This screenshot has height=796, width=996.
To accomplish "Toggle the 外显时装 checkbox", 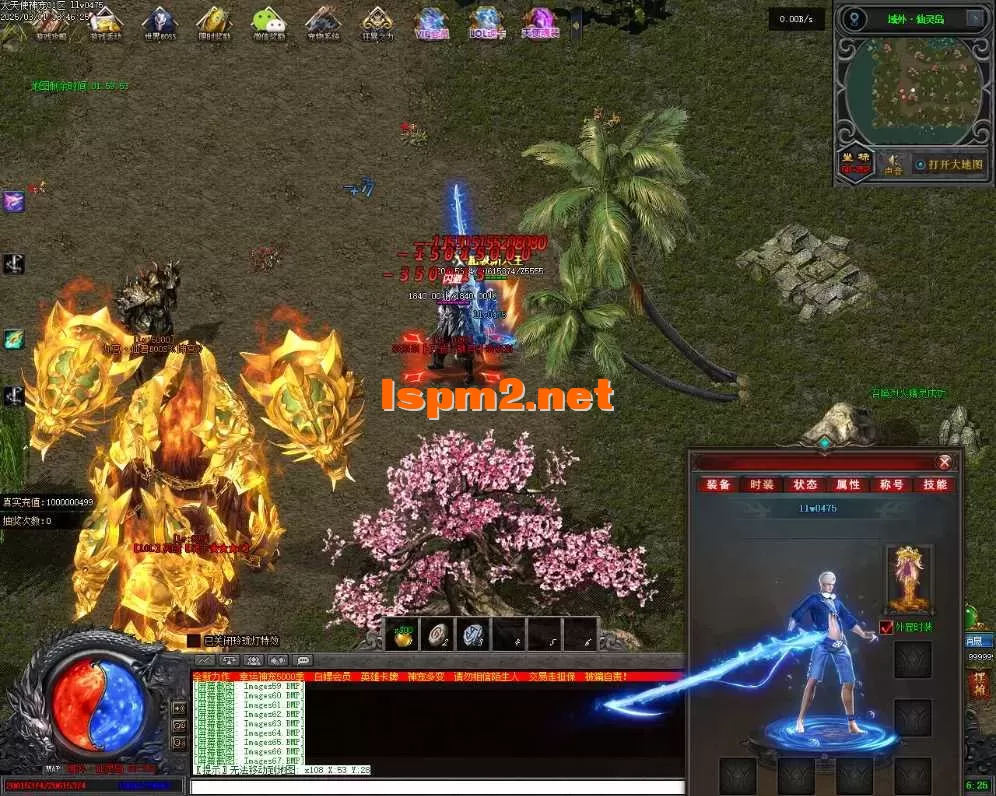I will pos(885,627).
